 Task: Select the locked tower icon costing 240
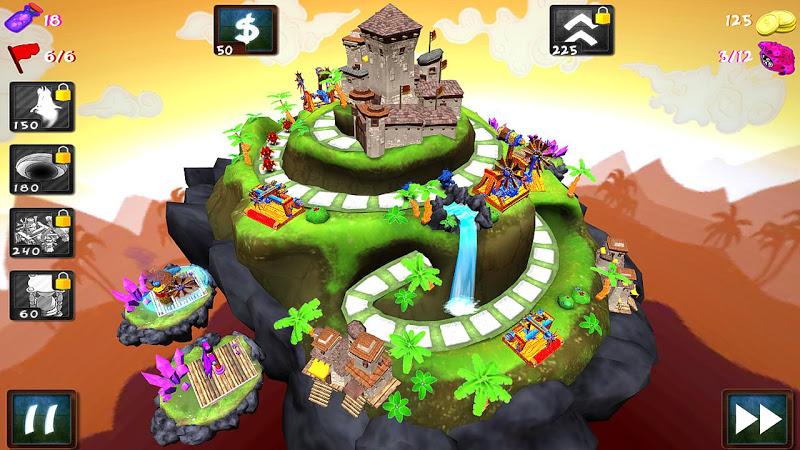(x=42, y=233)
